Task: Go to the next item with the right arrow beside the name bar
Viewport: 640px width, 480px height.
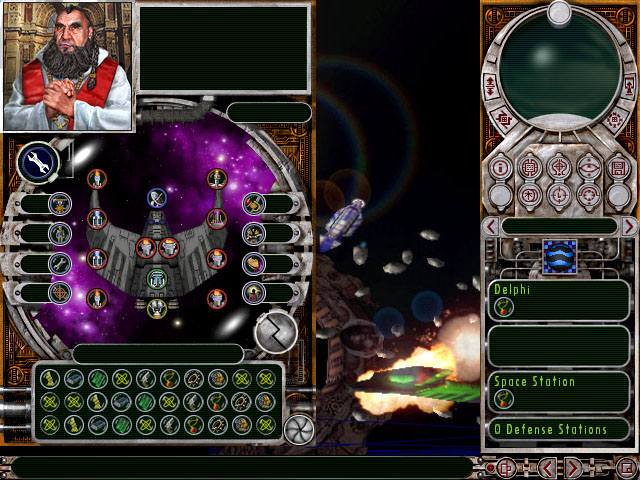Action: click(628, 227)
